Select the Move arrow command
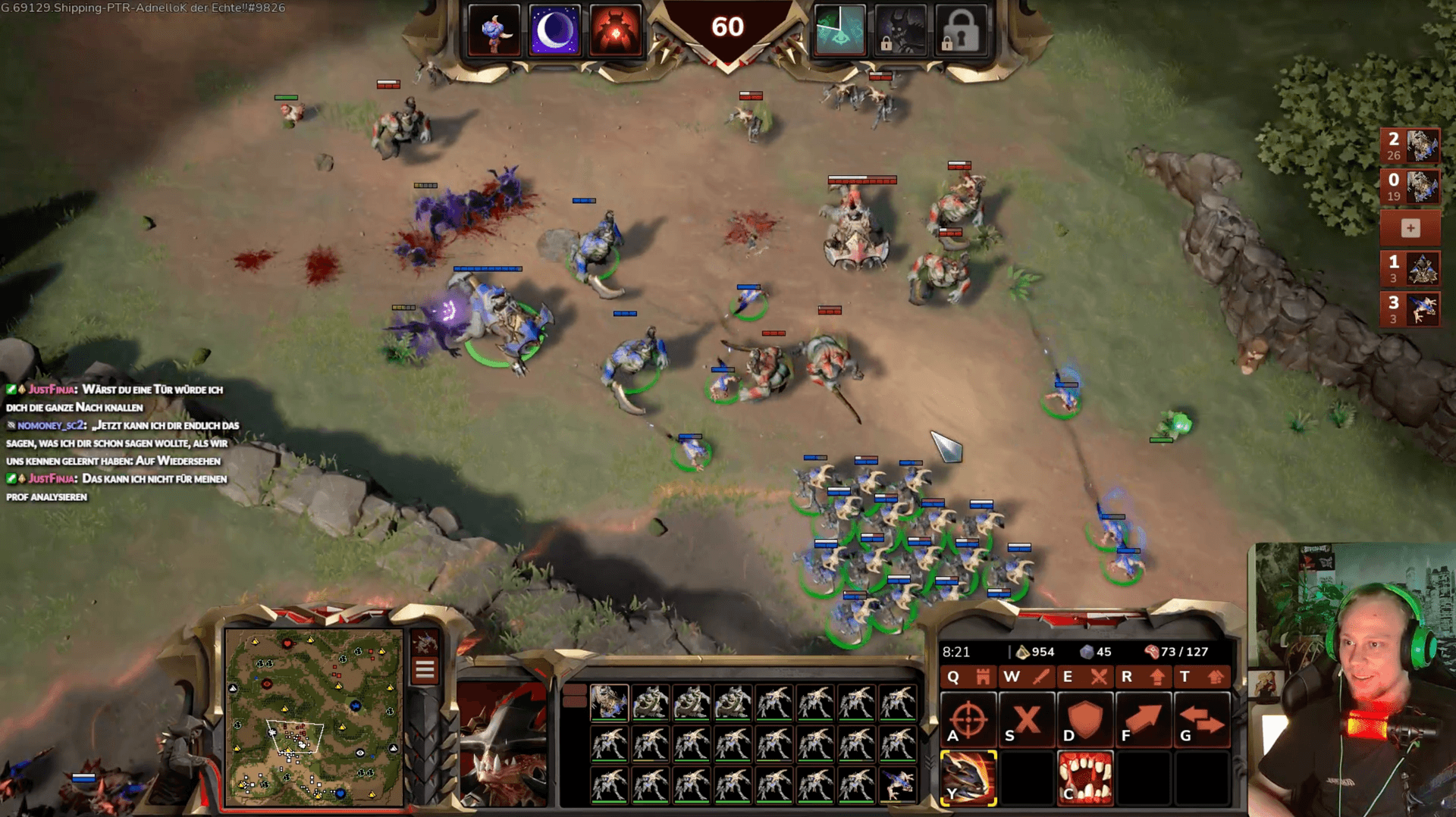The image size is (1456, 817). tap(1144, 720)
